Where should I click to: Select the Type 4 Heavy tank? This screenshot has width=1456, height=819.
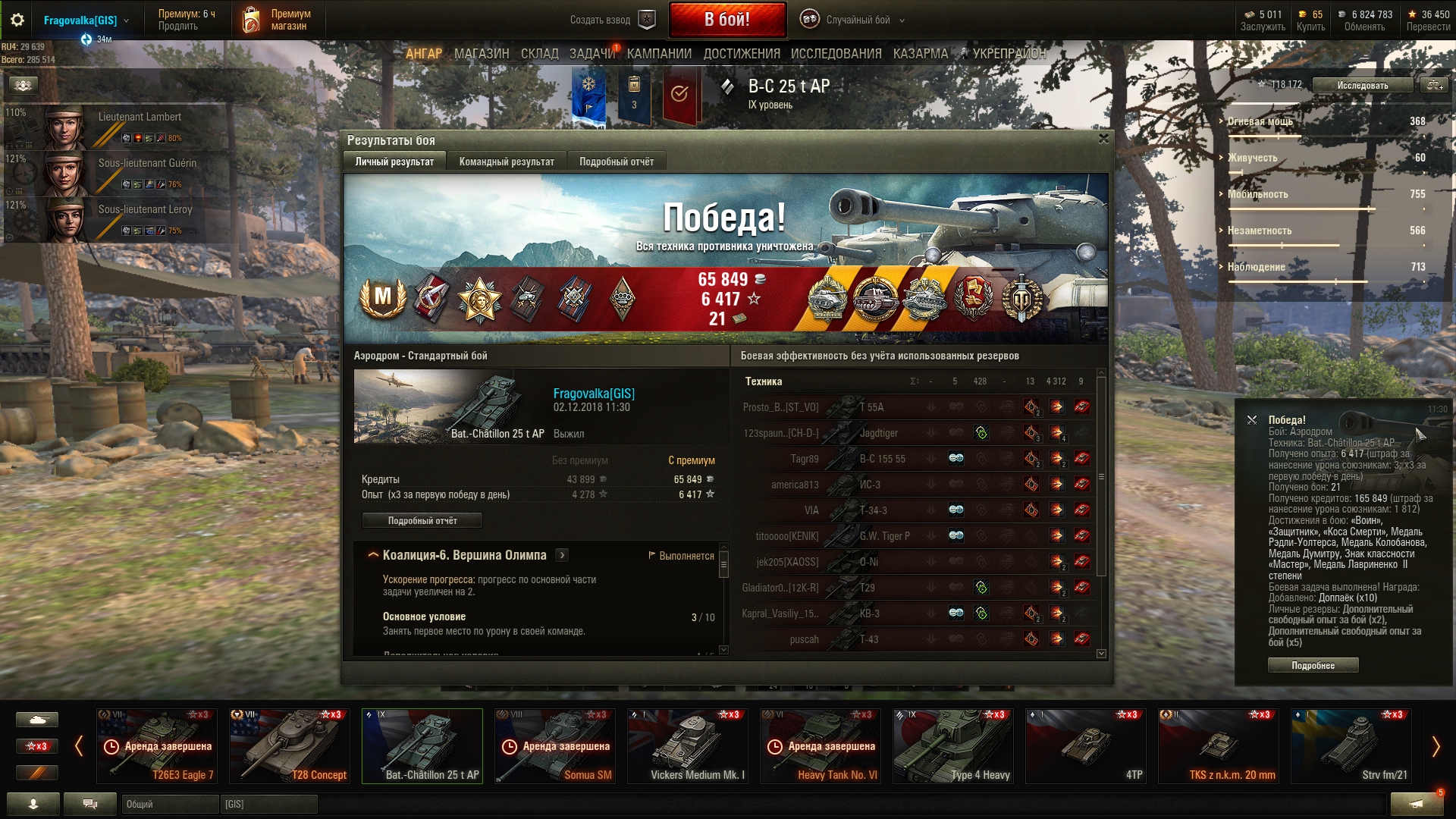point(952,746)
